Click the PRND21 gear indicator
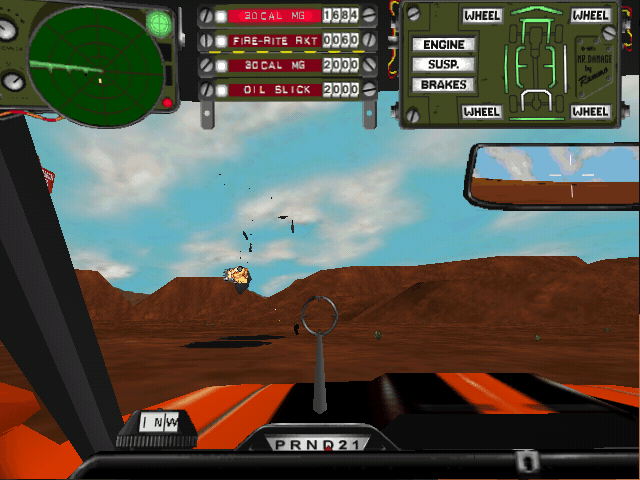The width and height of the screenshot is (640, 480). click(319, 444)
